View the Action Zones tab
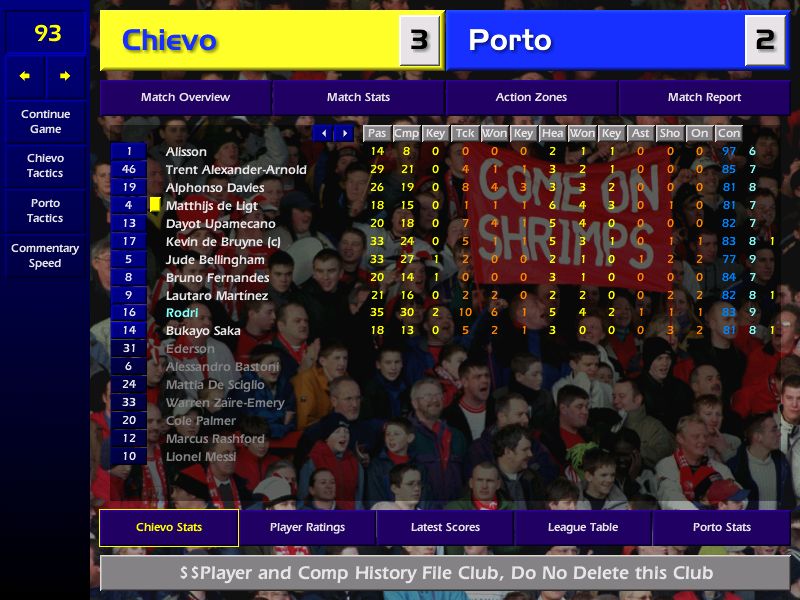800x600 pixels. click(x=531, y=97)
